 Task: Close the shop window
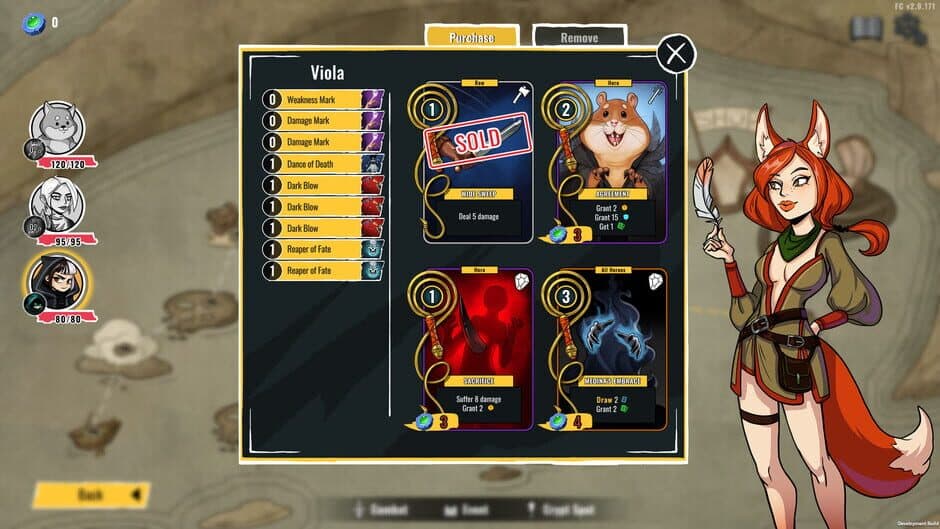(x=676, y=53)
